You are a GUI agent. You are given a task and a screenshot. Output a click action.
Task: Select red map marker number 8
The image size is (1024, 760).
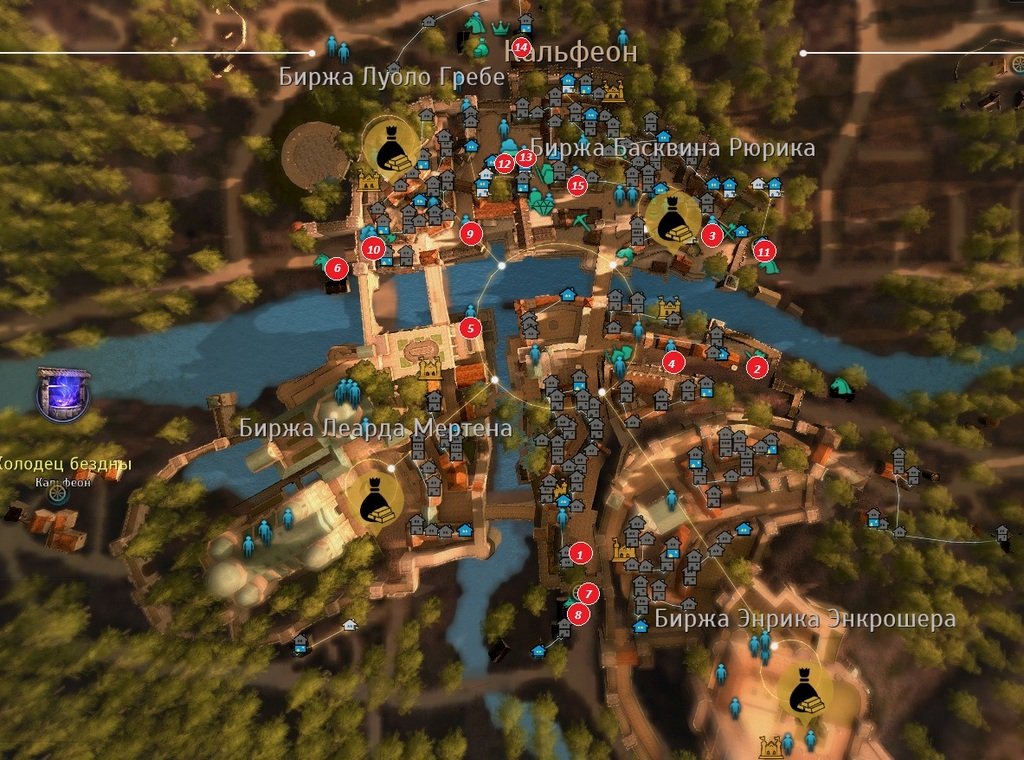tap(578, 613)
